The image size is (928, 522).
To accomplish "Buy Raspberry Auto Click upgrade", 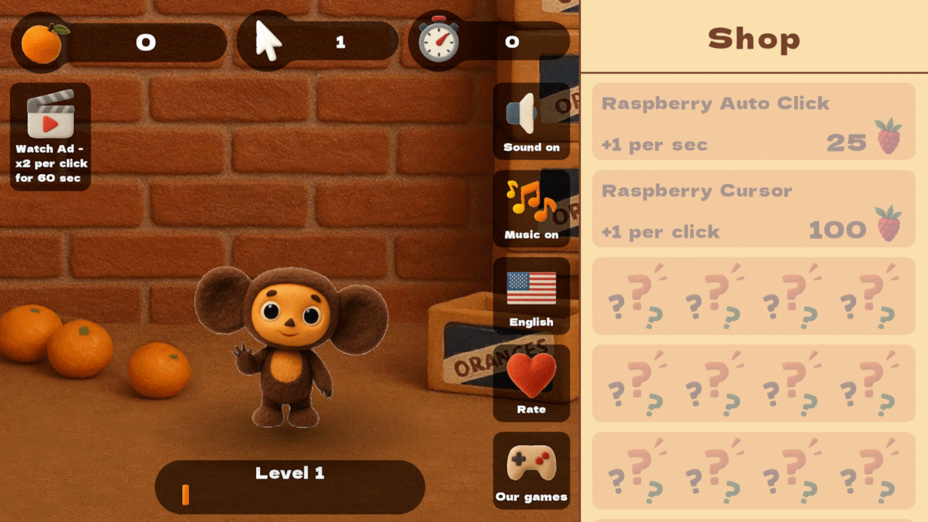I will (753, 122).
